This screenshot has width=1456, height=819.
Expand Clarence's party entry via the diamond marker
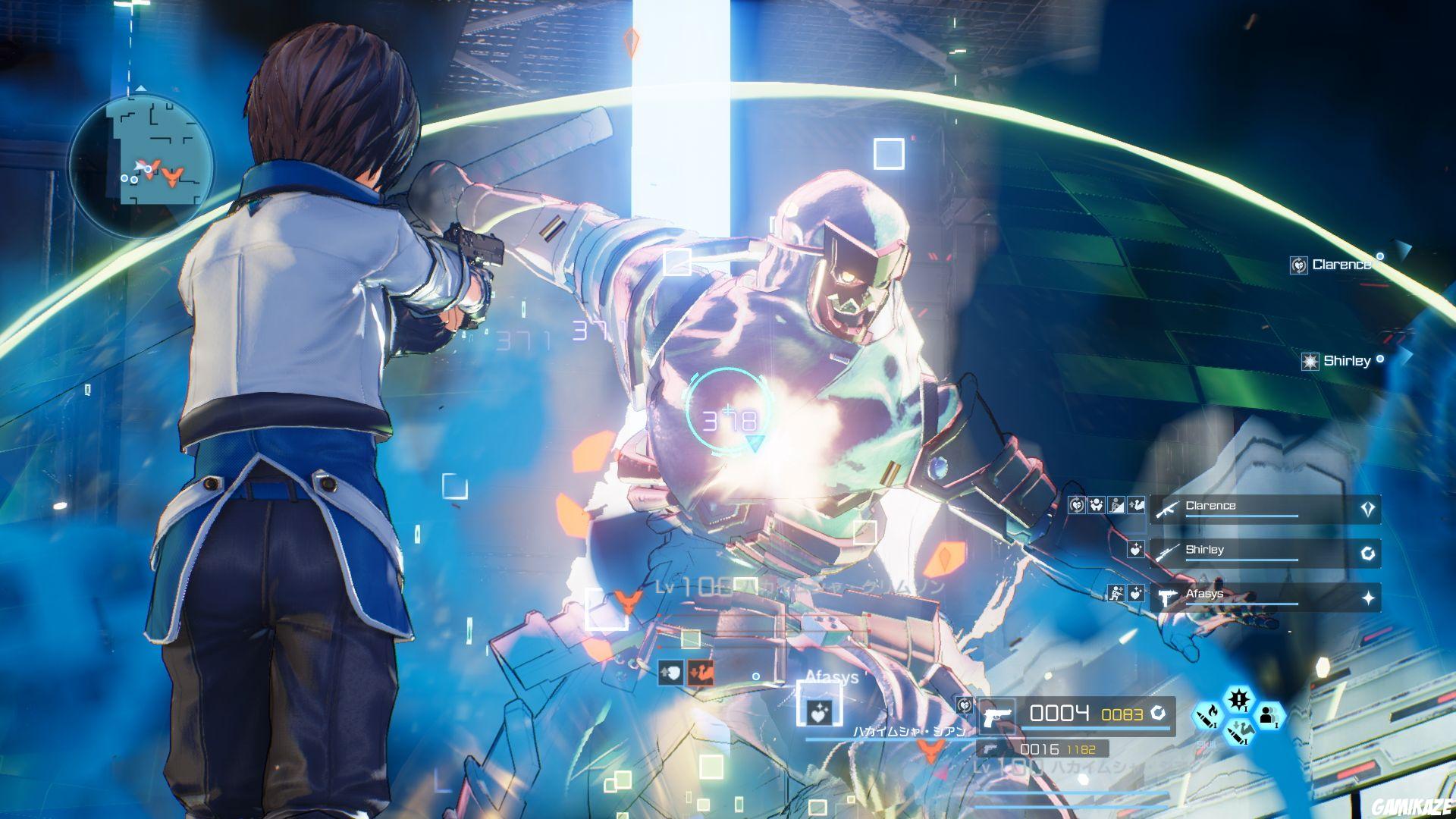(x=1367, y=507)
